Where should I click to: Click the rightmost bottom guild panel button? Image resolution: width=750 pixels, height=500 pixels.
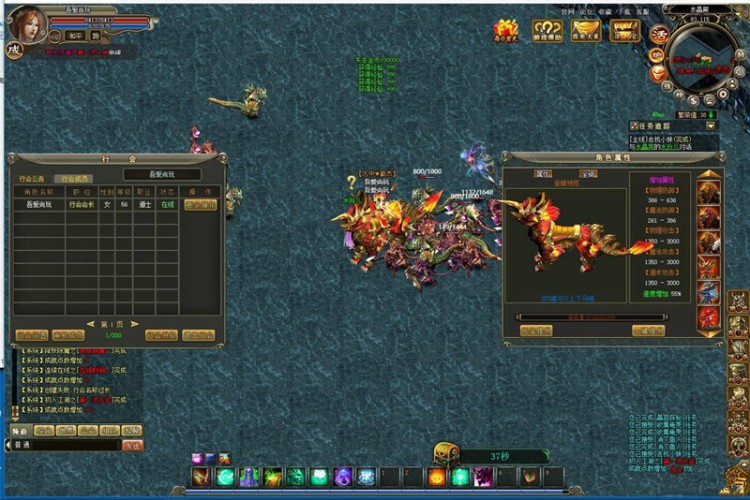(x=198, y=336)
